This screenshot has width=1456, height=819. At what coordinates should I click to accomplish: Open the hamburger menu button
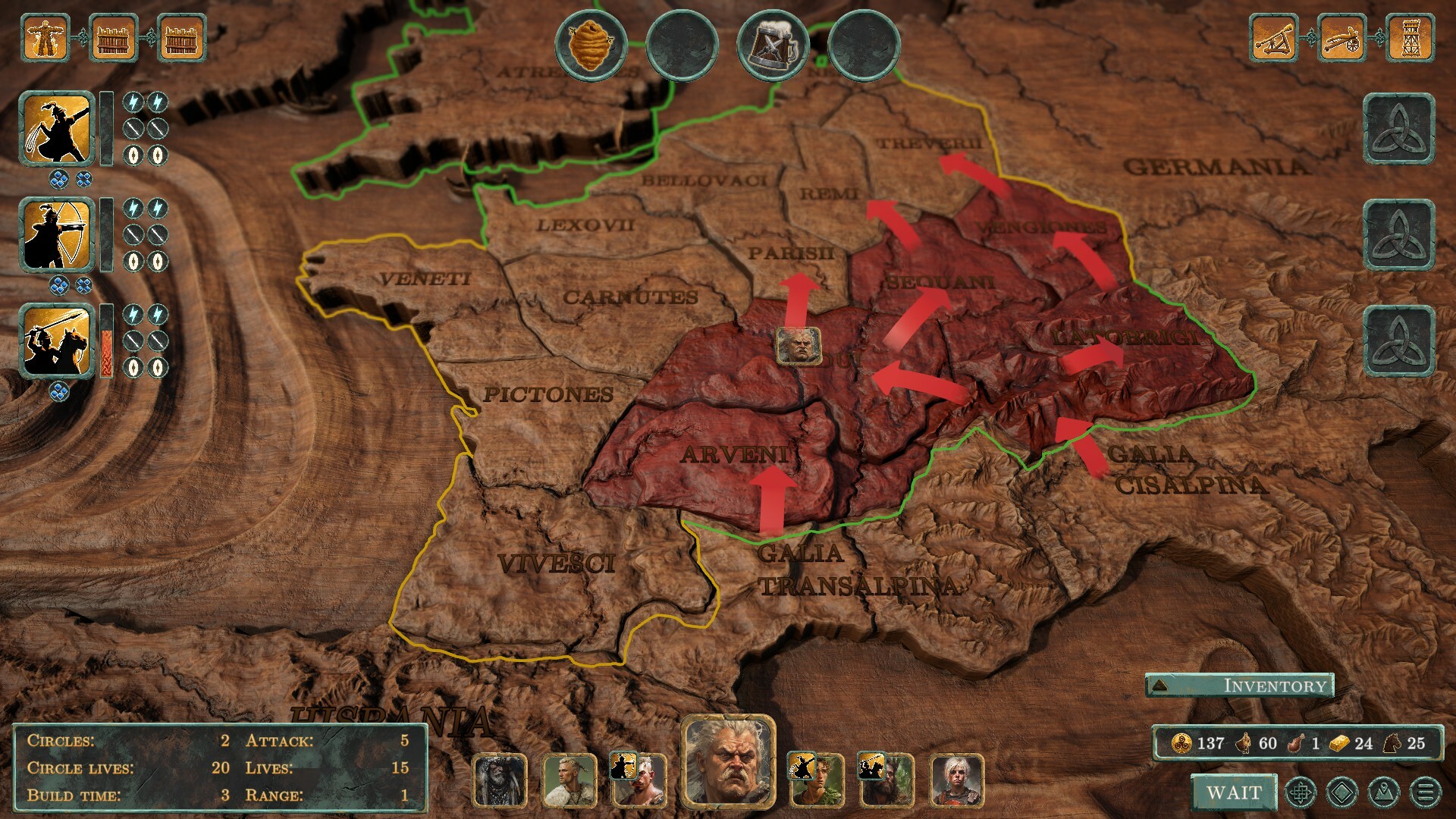[1425, 793]
